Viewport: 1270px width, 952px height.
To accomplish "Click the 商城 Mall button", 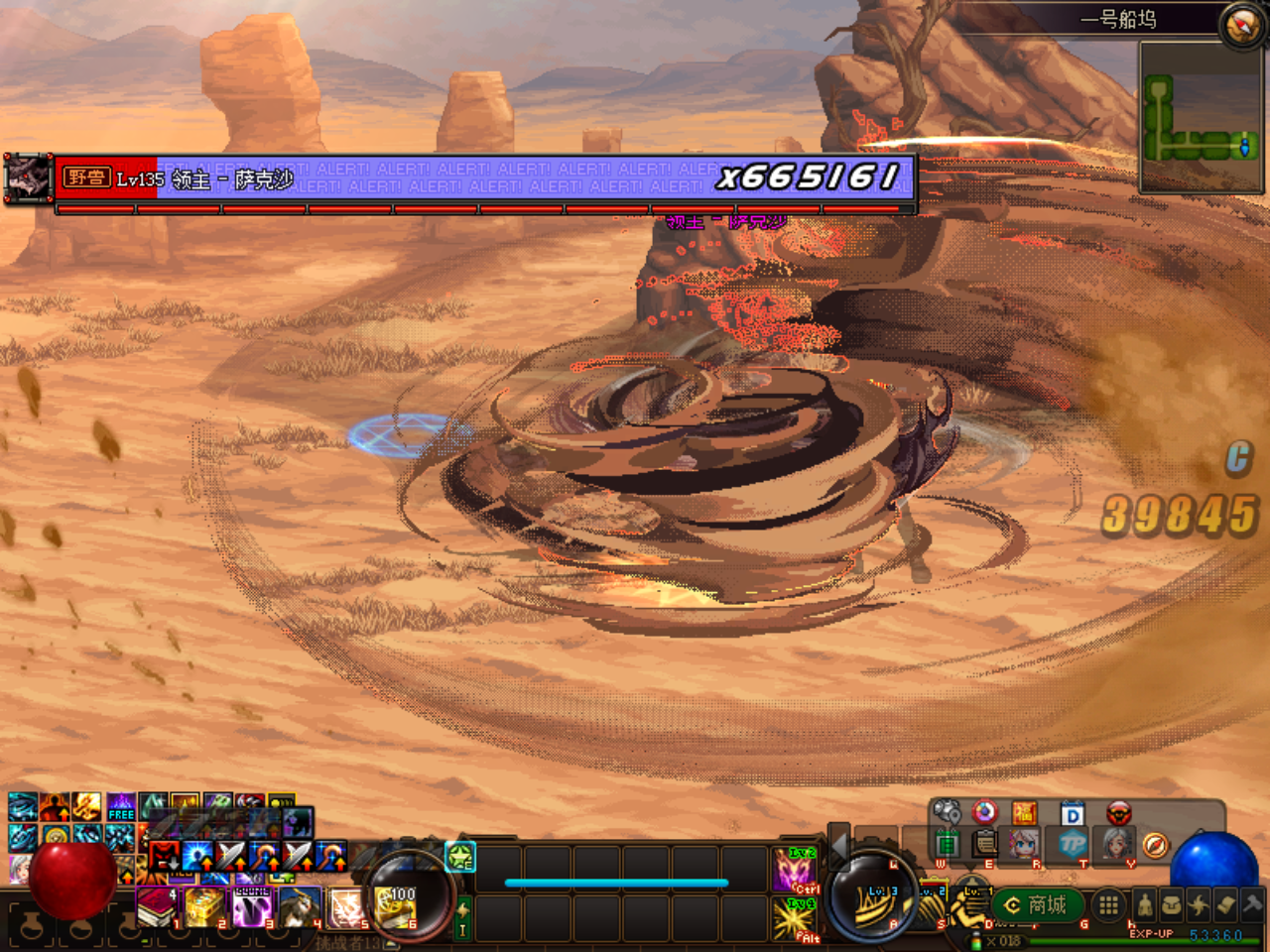I will 1037,905.
